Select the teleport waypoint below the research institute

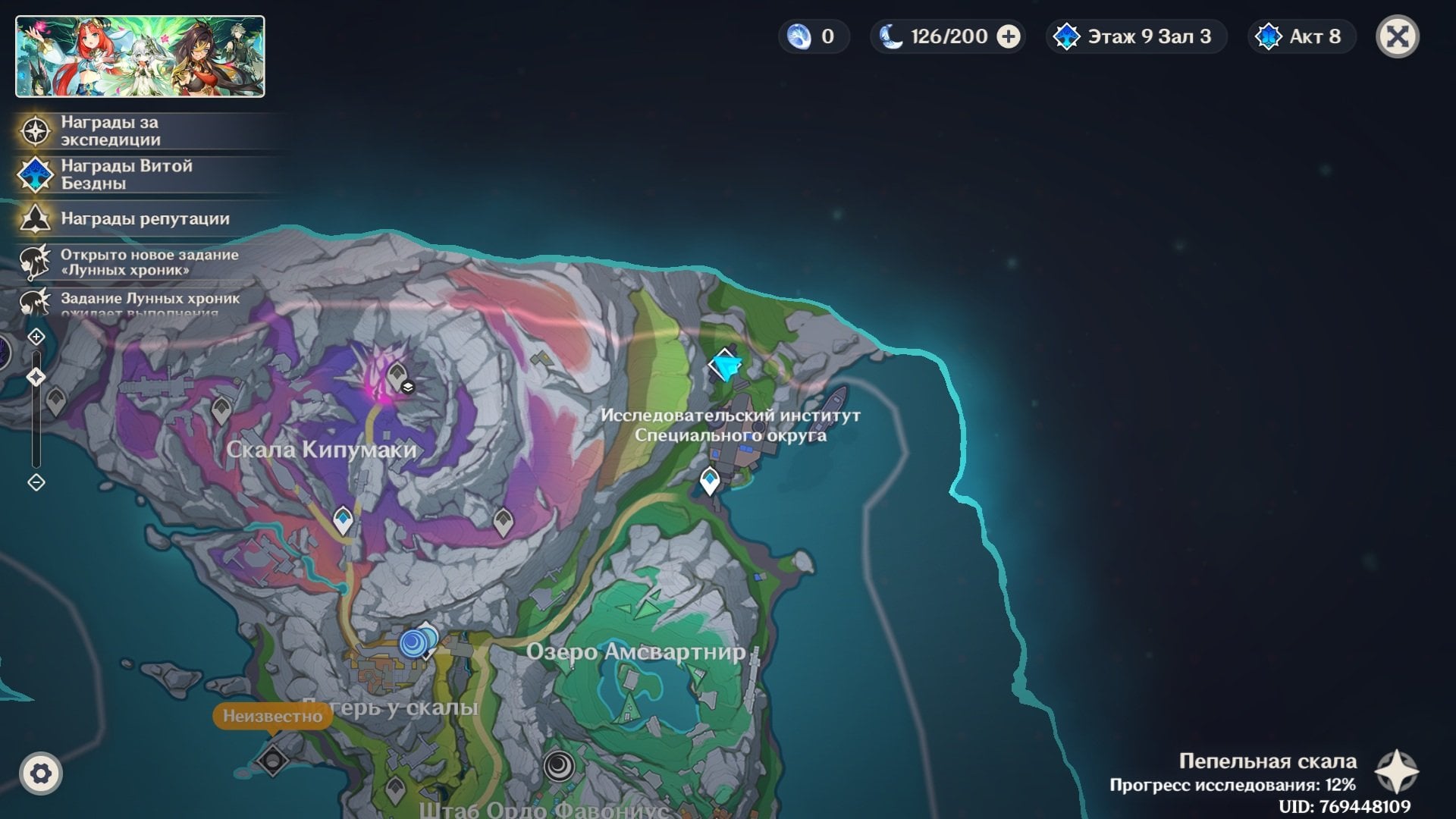coord(710,480)
